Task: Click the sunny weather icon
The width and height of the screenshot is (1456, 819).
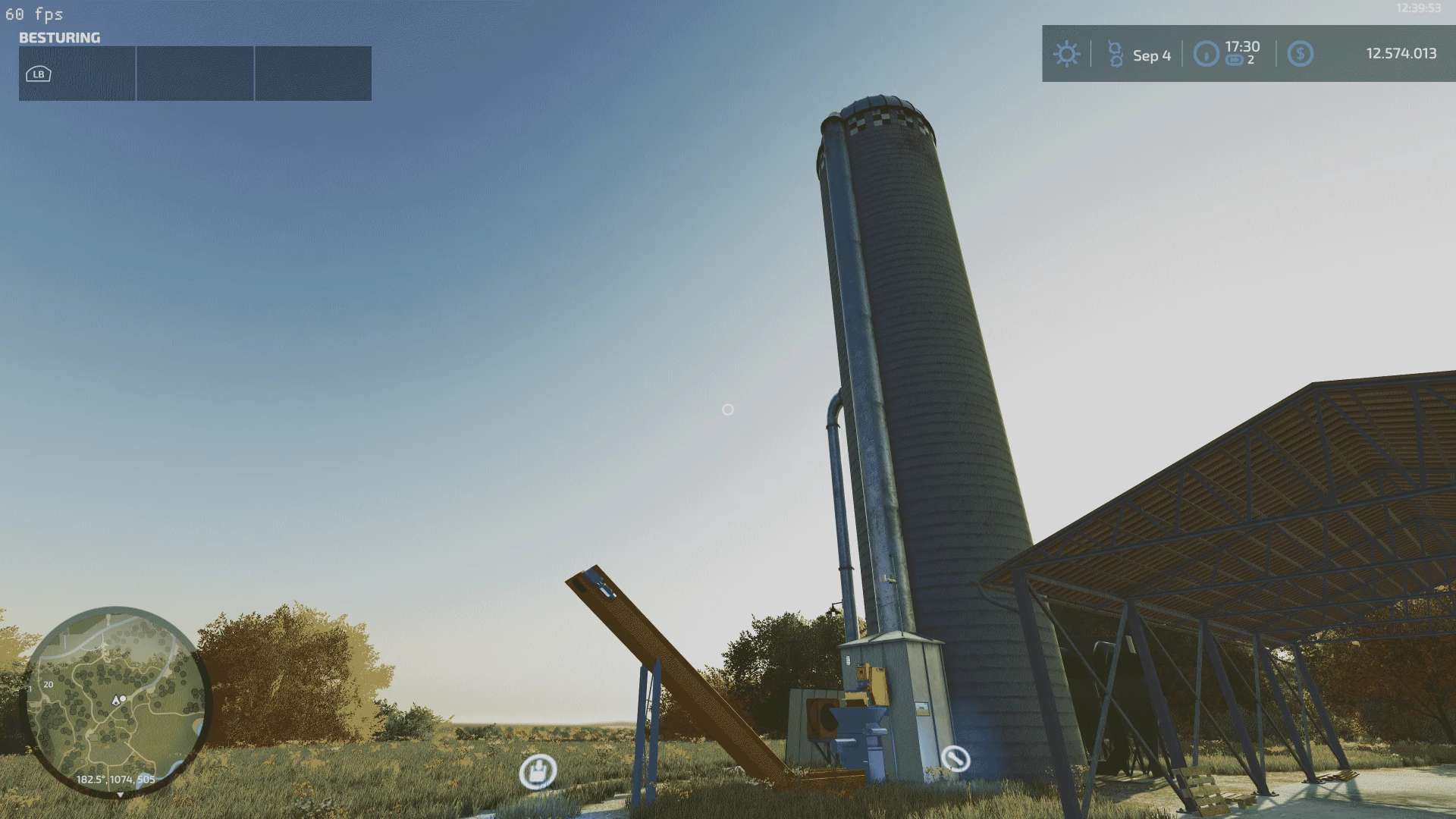Action: tap(1066, 54)
